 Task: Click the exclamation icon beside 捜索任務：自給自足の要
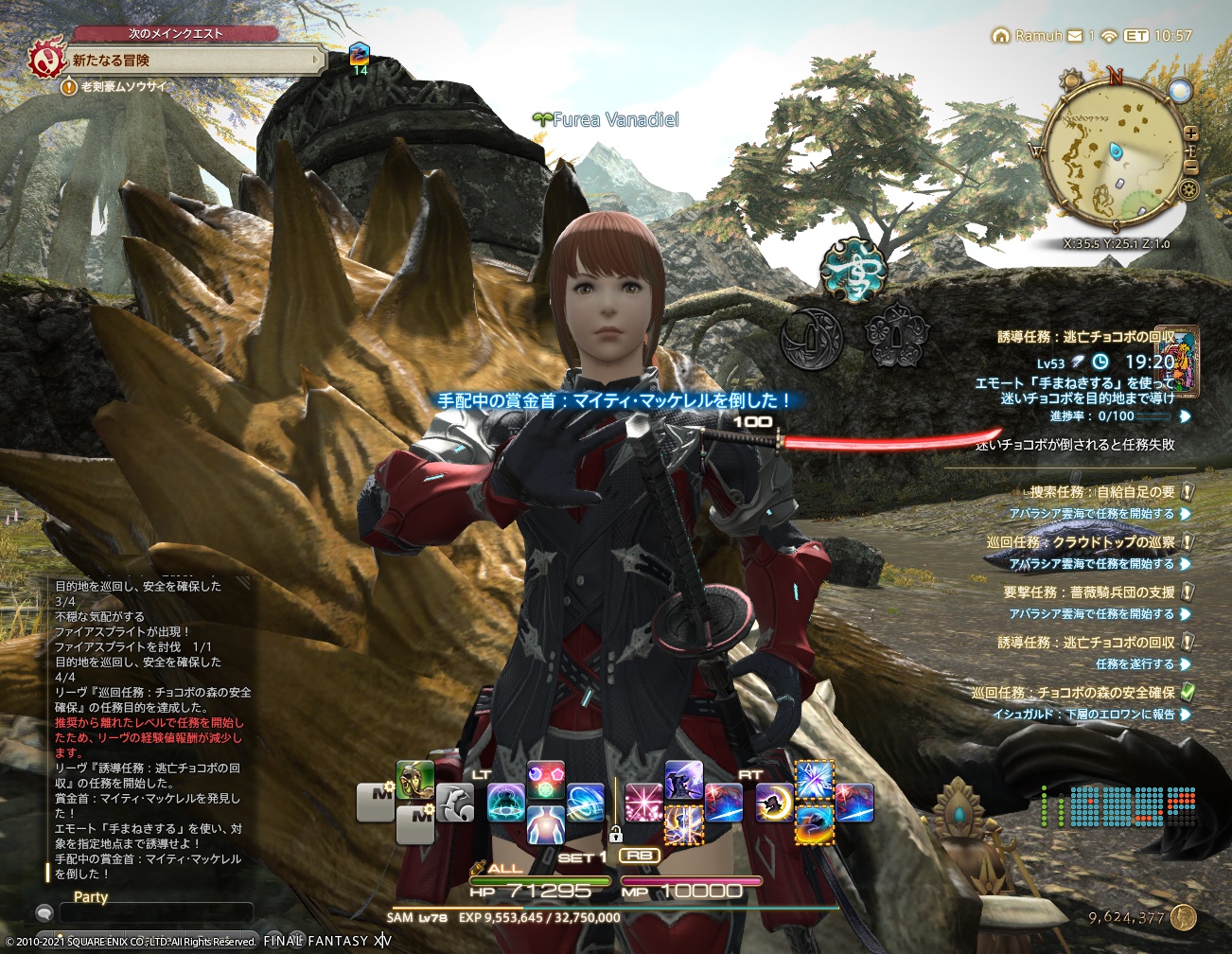[x=1186, y=493]
